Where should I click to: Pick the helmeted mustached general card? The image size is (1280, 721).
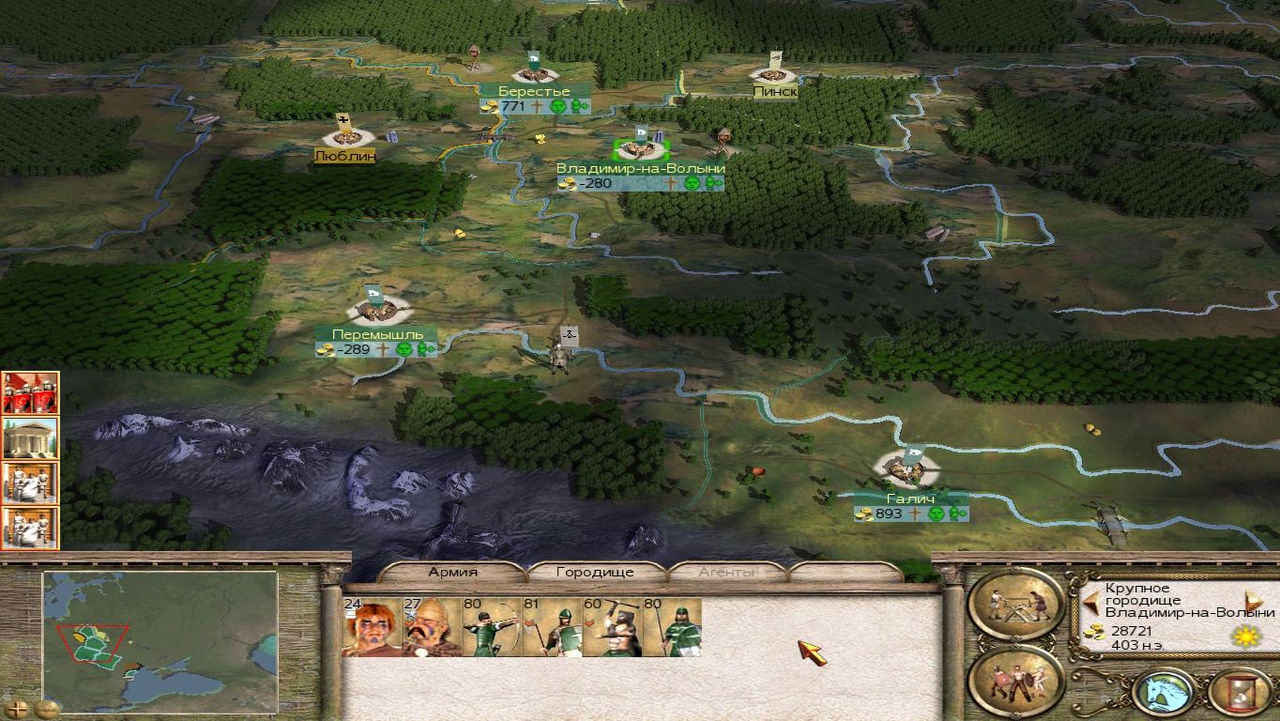pyautogui.click(x=432, y=627)
